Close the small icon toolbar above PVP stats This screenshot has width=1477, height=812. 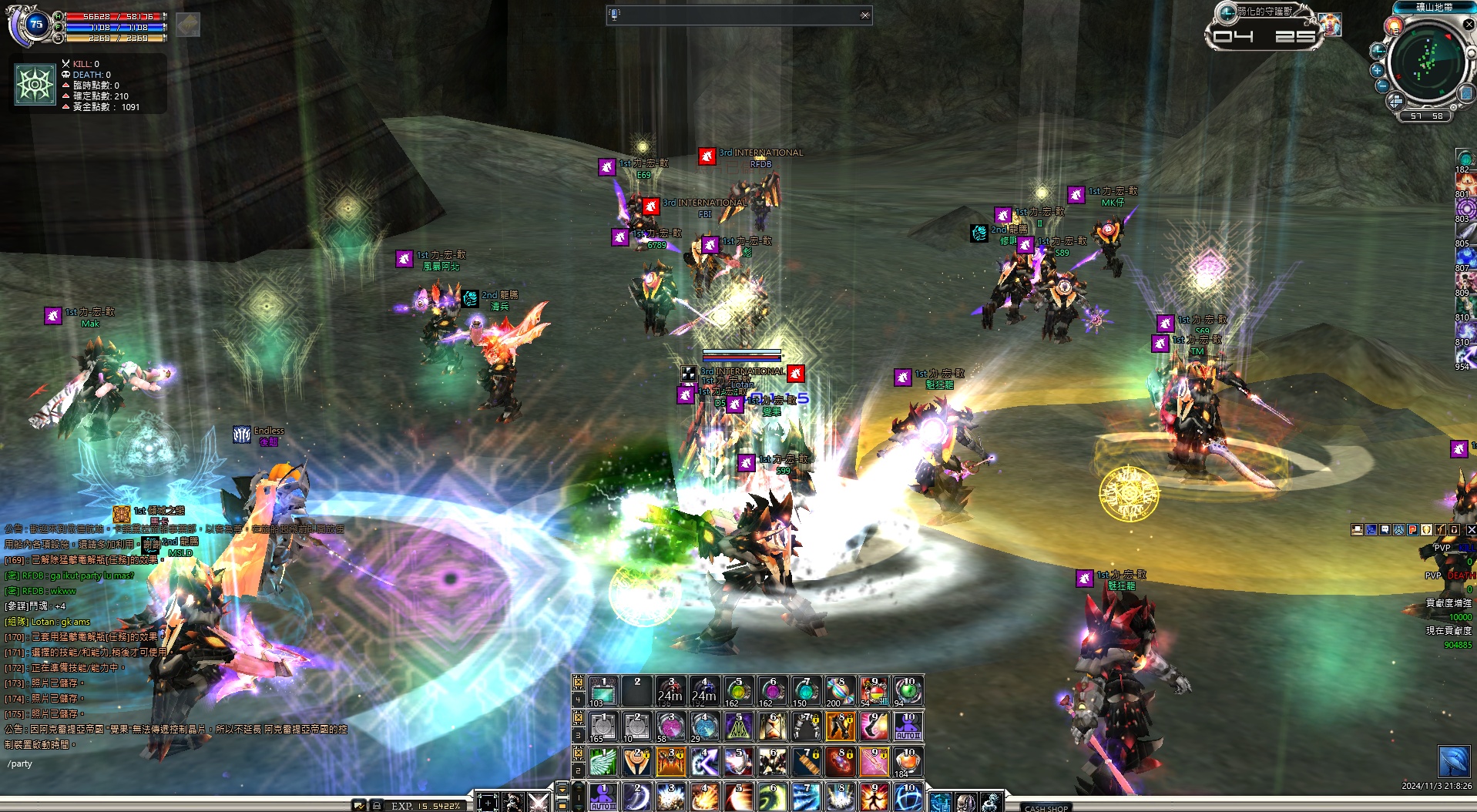point(1470,530)
